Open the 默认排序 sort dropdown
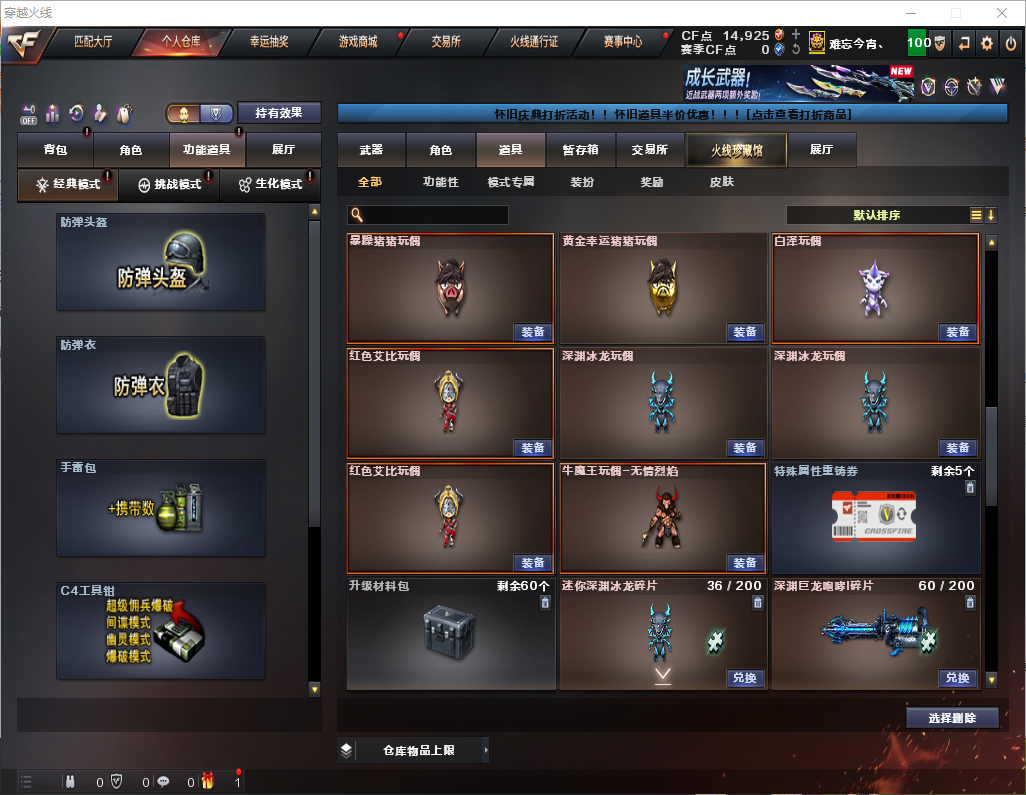The height and width of the screenshot is (795, 1026). coord(875,215)
